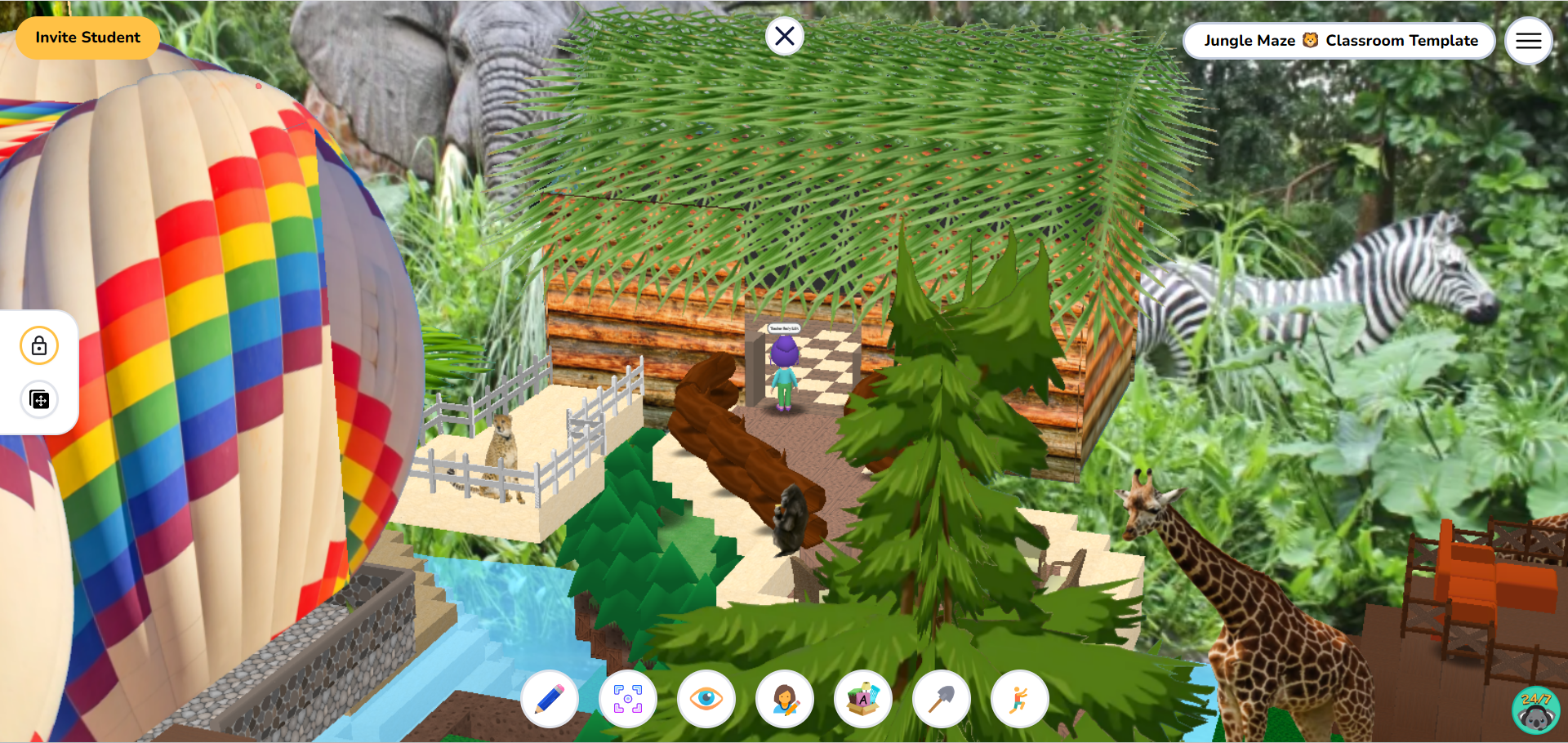Screen dimensions: 1568x743
Task: Dismiss the overlay with the X button
Action: (x=784, y=35)
